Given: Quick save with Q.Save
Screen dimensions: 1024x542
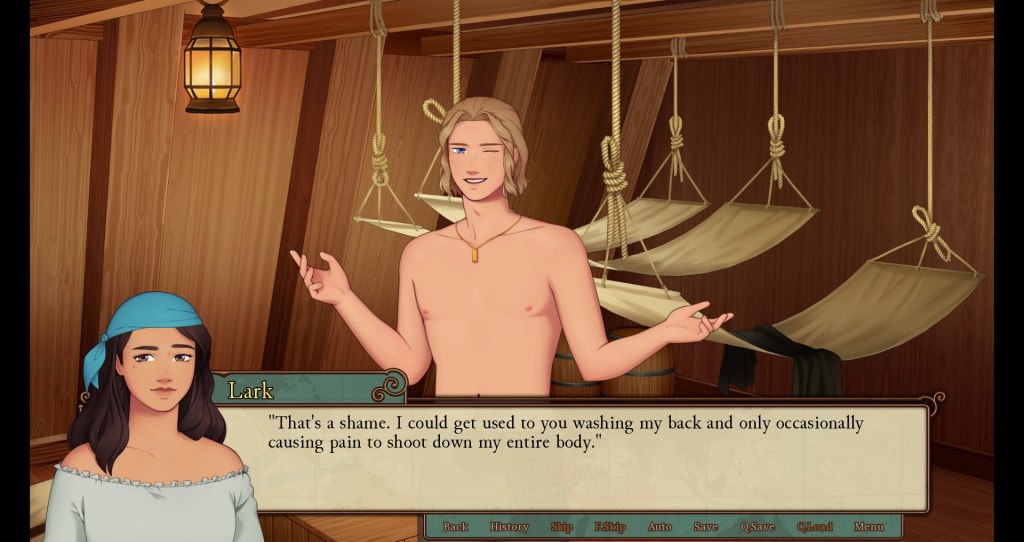Looking at the screenshot, I should [757, 527].
